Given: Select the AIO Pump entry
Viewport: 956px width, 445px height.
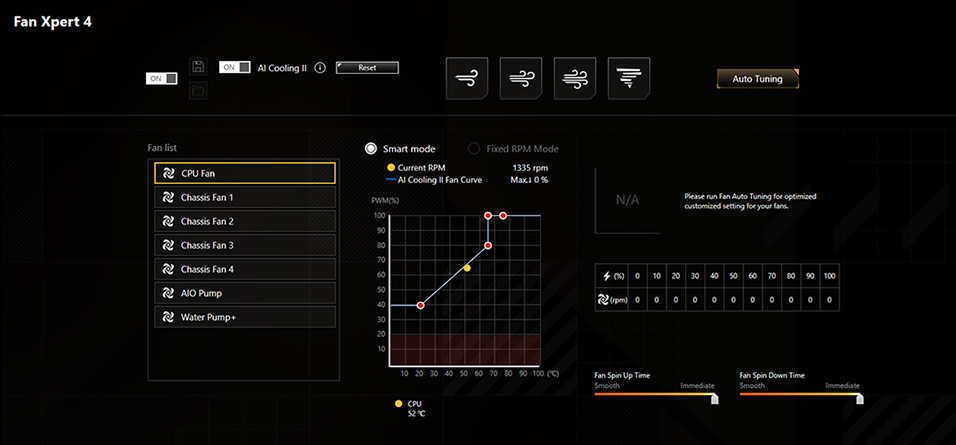Looking at the screenshot, I should coord(245,293).
